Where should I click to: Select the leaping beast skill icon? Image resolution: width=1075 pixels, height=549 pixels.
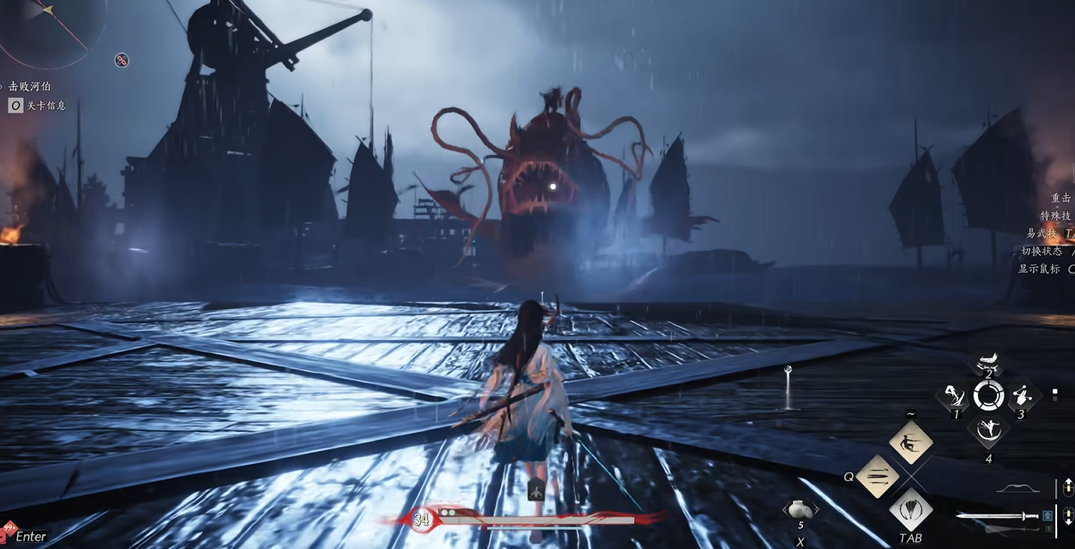[988, 364]
